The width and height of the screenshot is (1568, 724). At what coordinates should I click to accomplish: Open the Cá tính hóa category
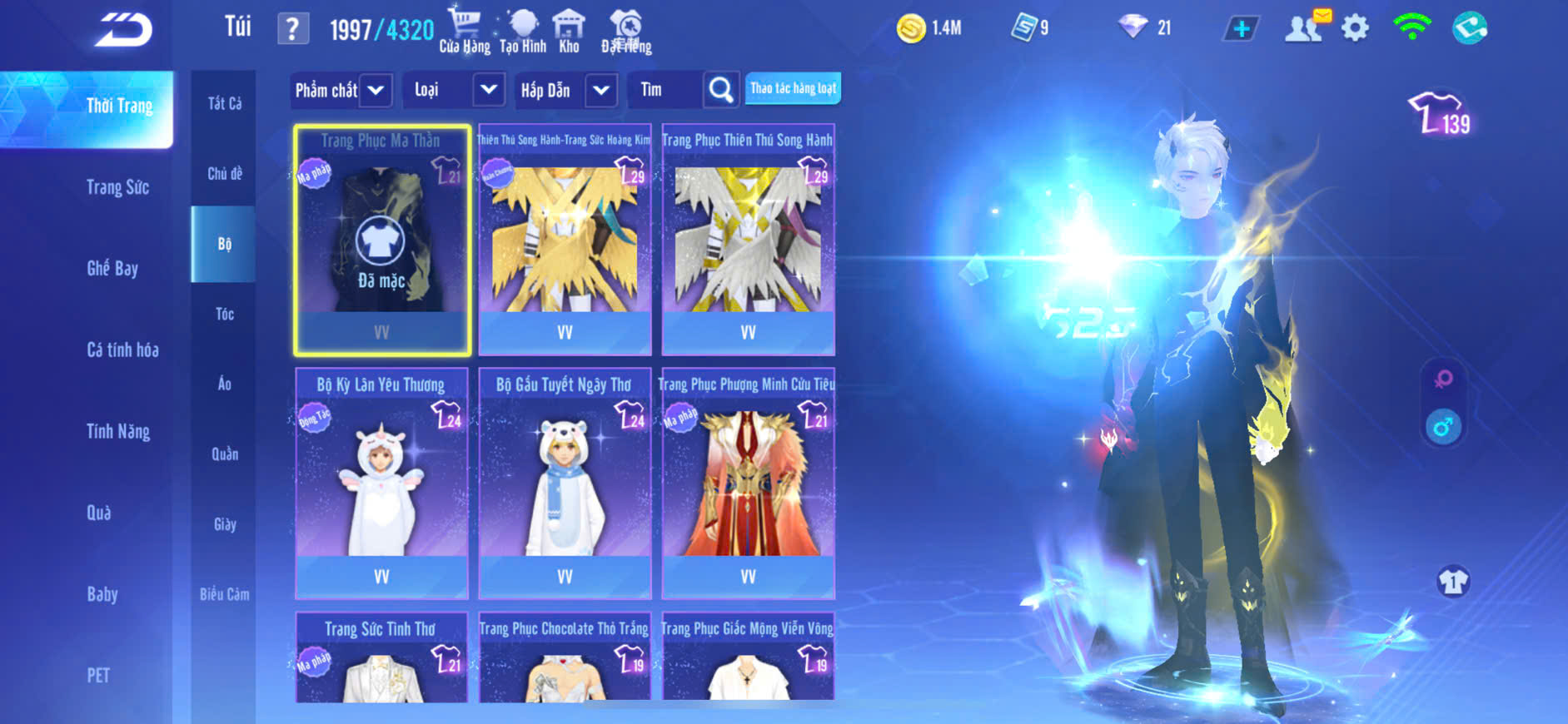(x=122, y=350)
